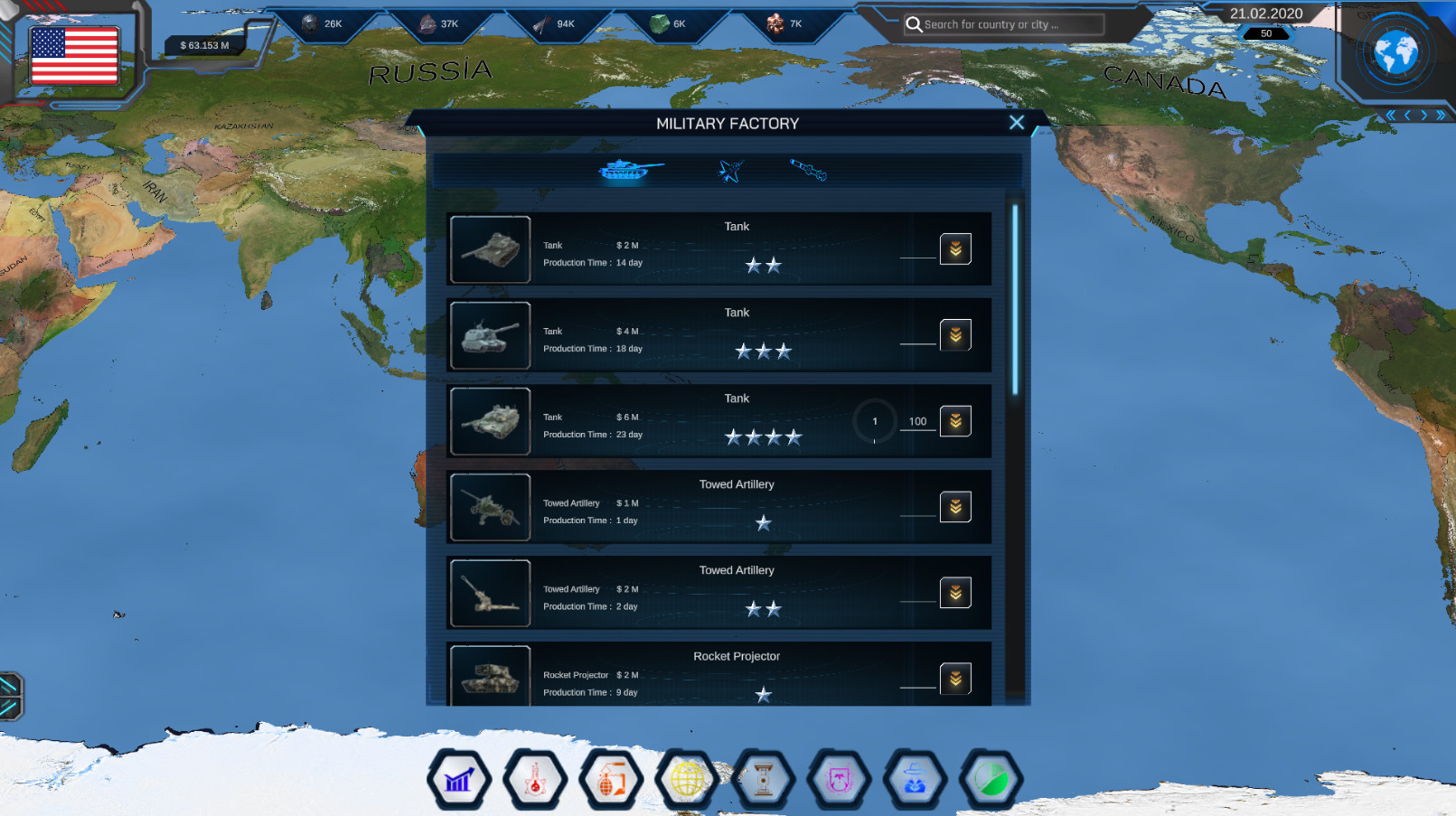Order the one-star Towed Artillery

click(955, 507)
